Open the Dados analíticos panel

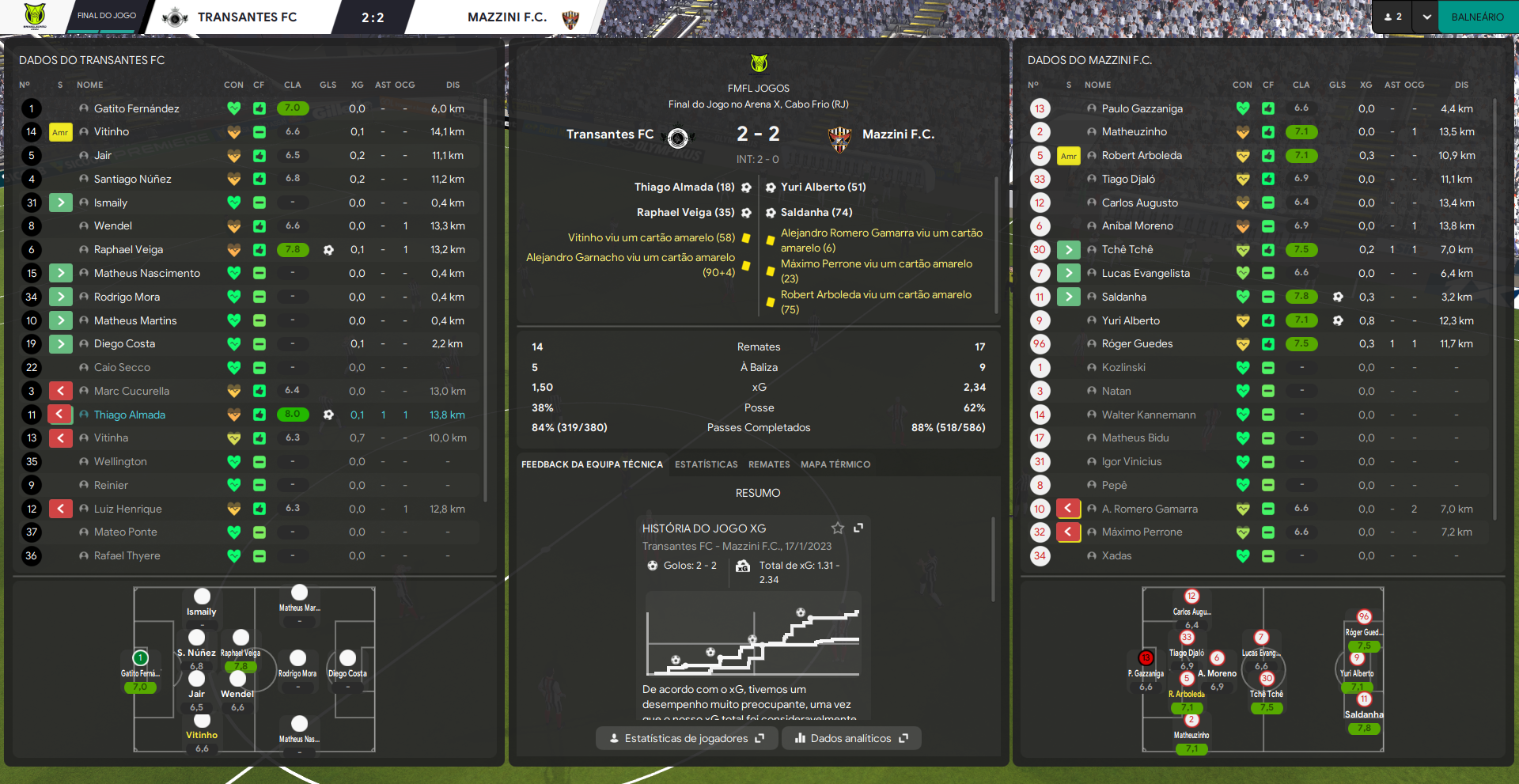(x=851, y=738)
